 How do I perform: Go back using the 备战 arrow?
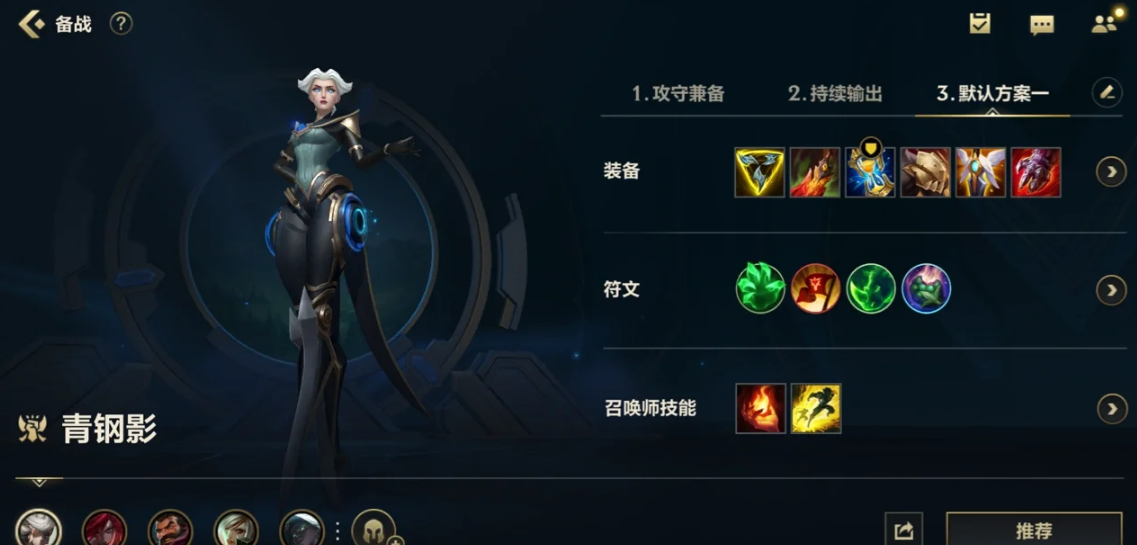(32, 24)
